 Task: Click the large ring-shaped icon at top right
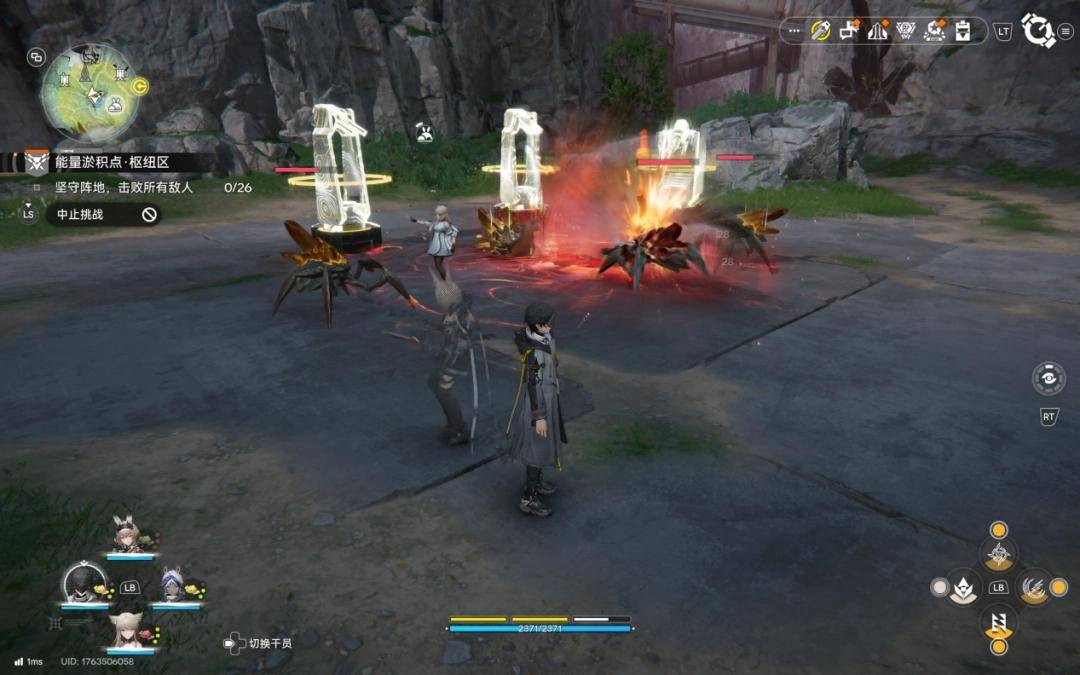click(x=1037, y=31)
